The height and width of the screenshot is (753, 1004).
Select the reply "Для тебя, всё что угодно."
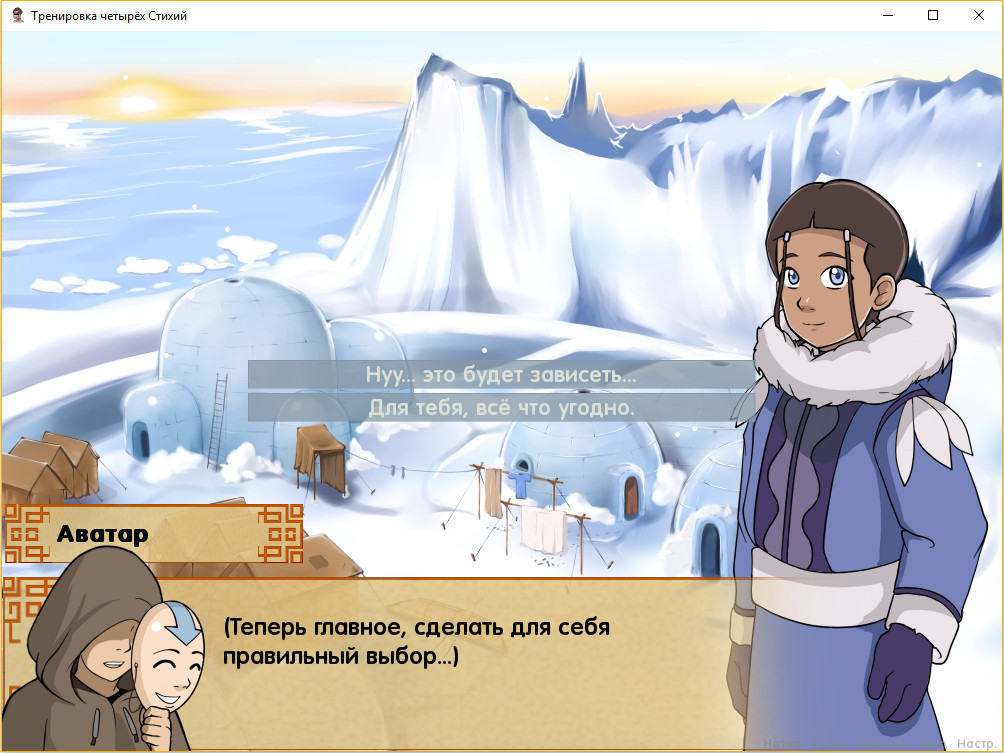tap(501, 408)
